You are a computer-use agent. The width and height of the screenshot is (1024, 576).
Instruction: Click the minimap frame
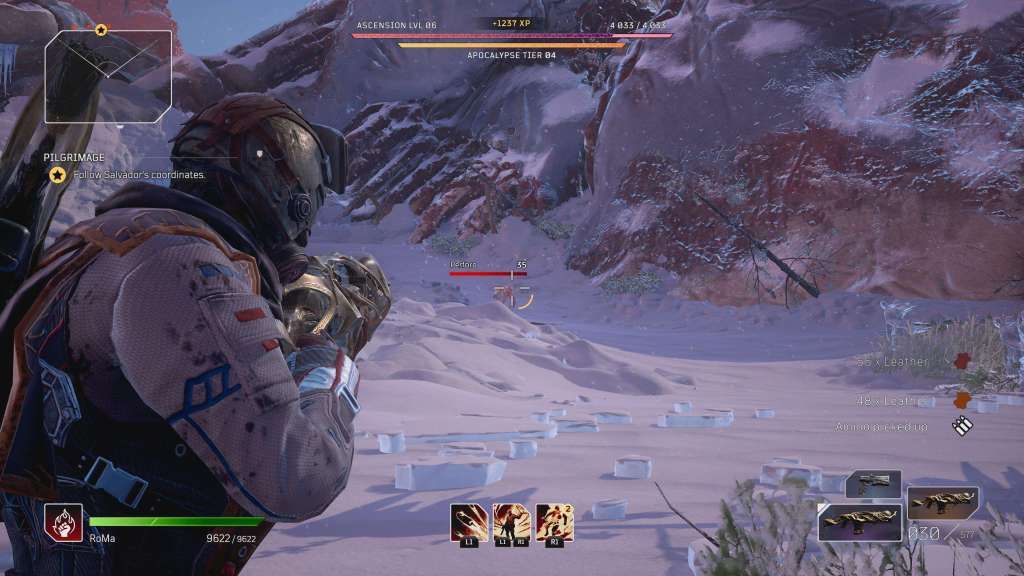coord(108,75)
